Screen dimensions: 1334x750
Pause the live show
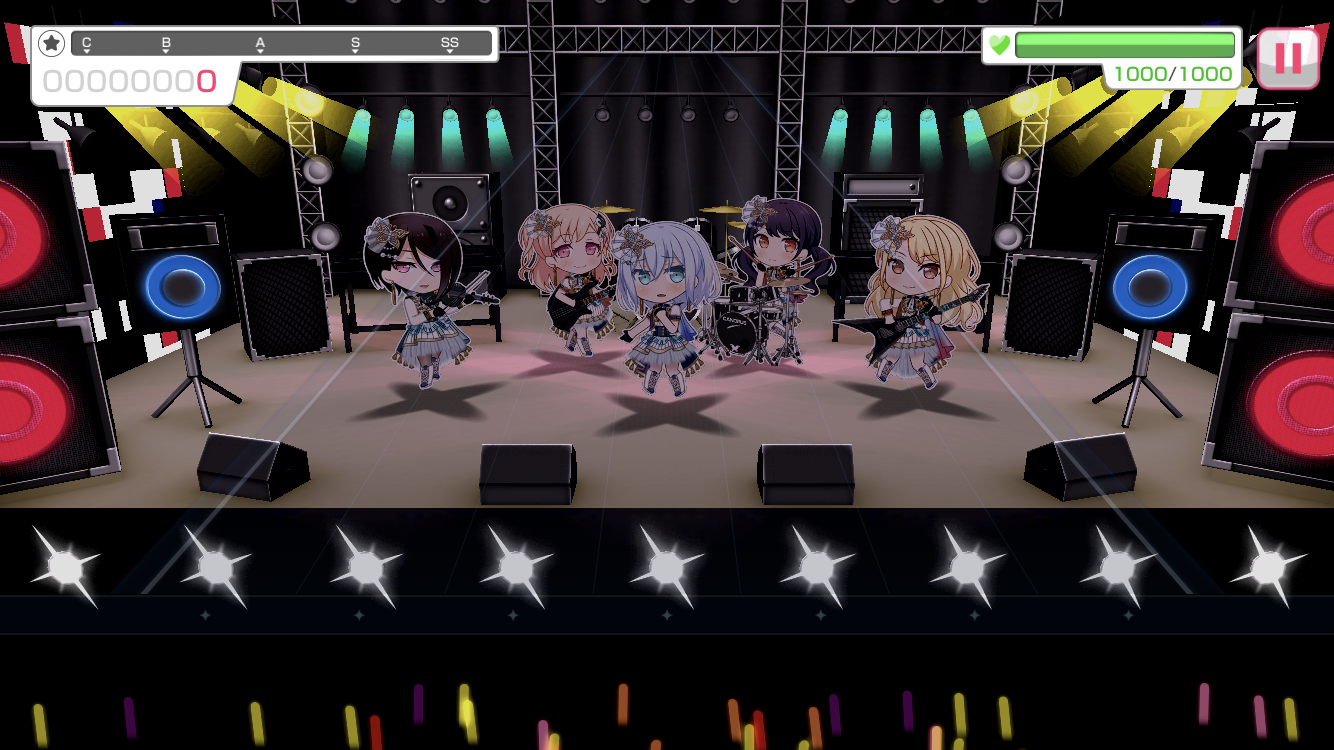click(1287, 58)
